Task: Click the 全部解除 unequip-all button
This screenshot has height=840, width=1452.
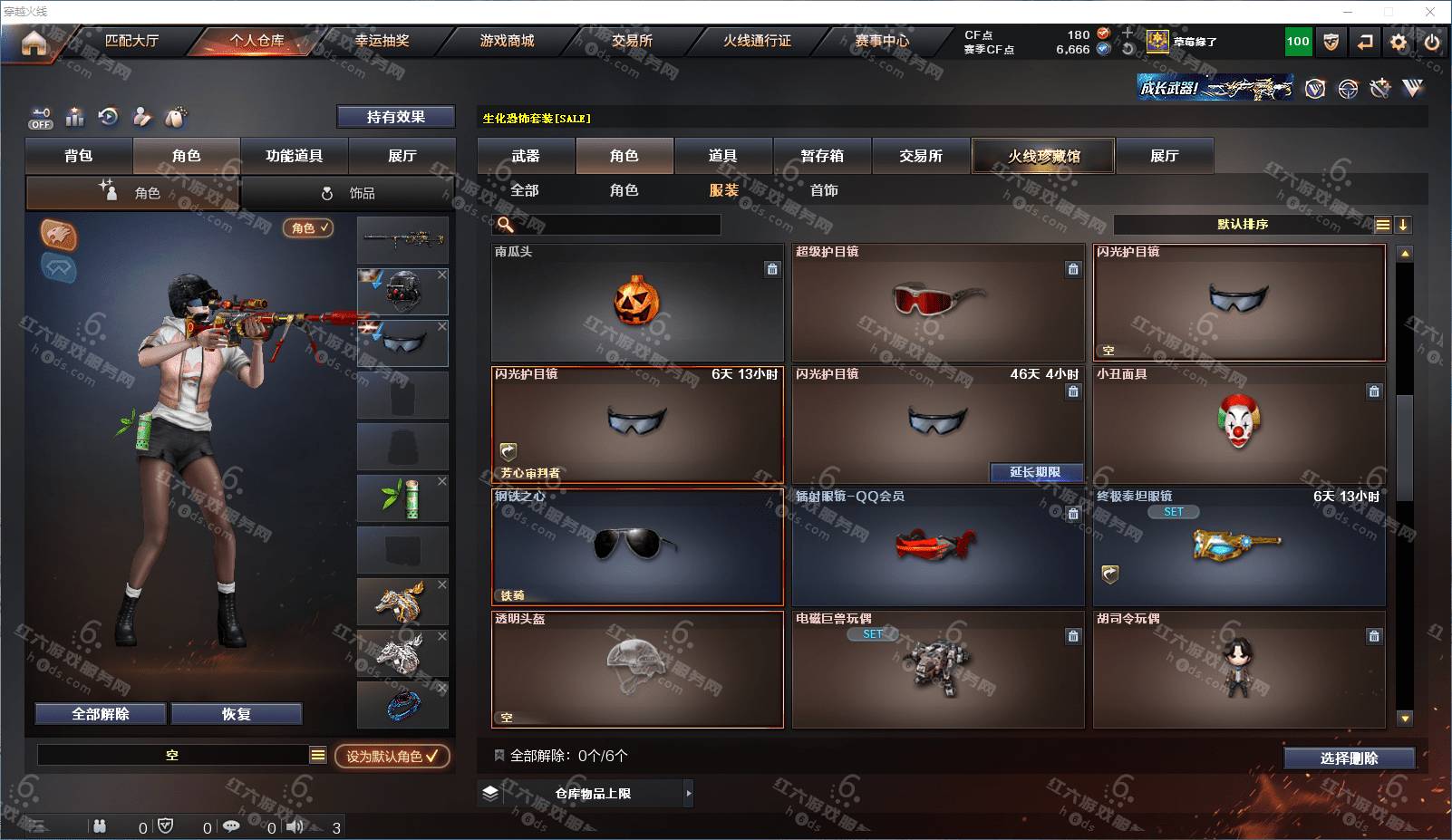Action: pyautogui.click(x=101, y=714)
